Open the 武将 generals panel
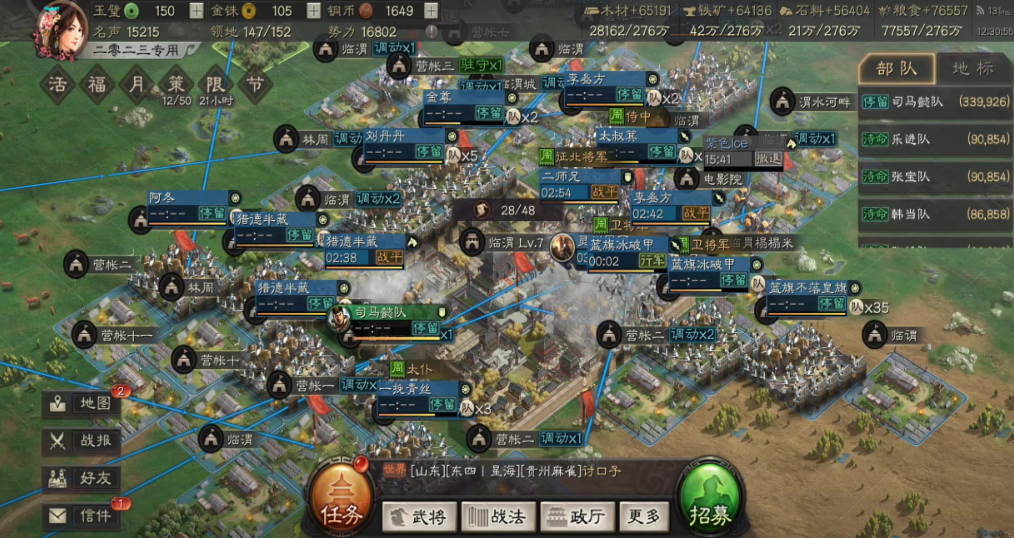Image resolution: width=1014 pixels, height=538 pixels. pos(420,517)
